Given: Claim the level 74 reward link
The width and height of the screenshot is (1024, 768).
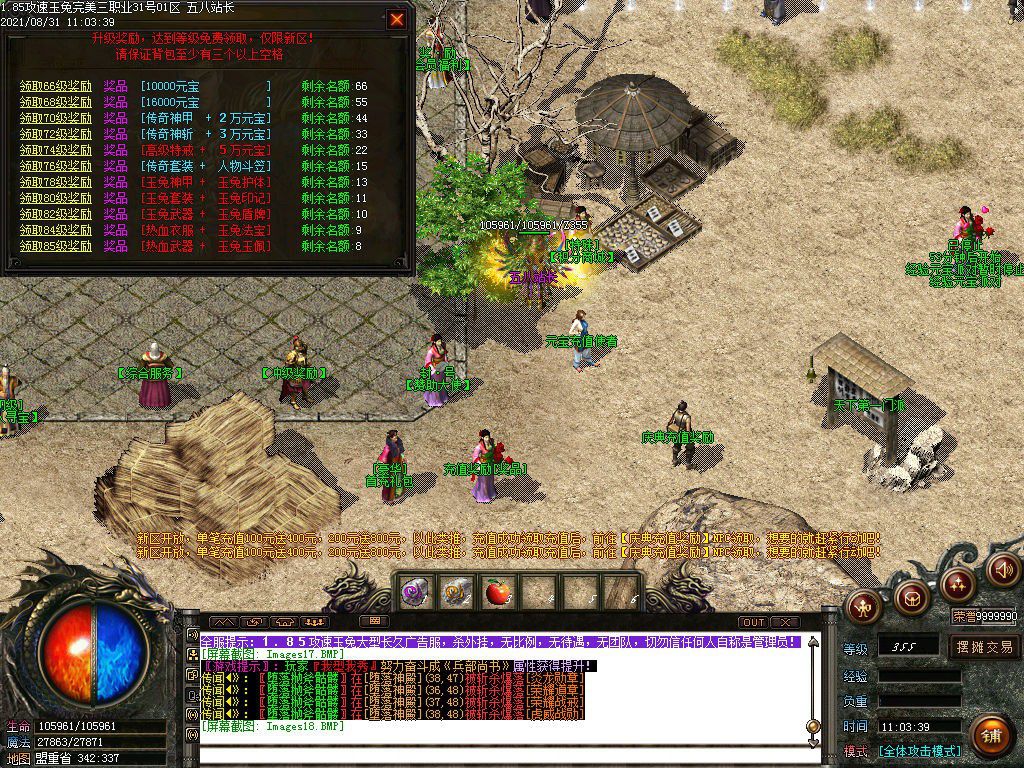Looking at the screenshot, I should click(56, 150).
